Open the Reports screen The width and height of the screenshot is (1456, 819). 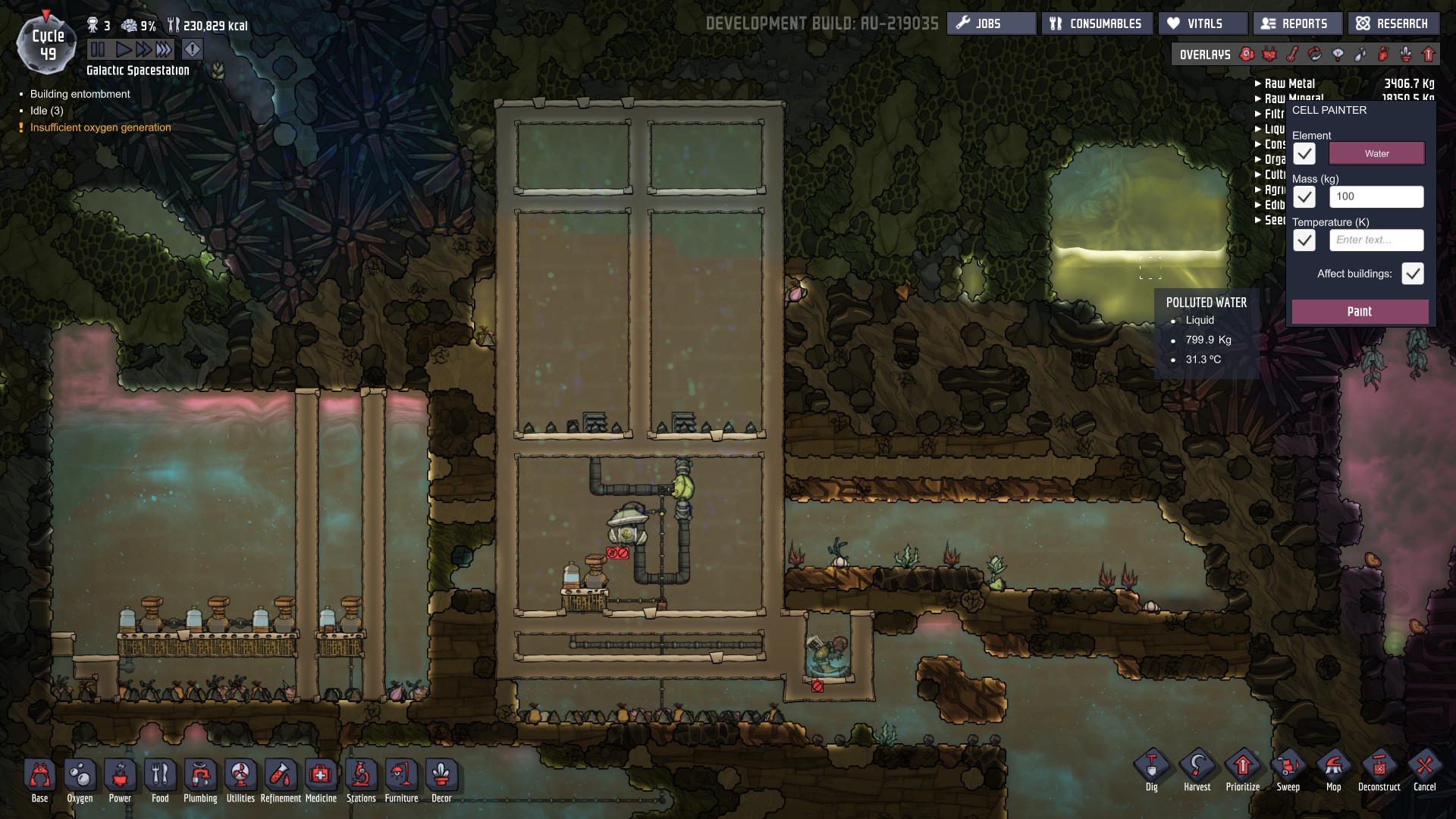(x=1296, y=24)
